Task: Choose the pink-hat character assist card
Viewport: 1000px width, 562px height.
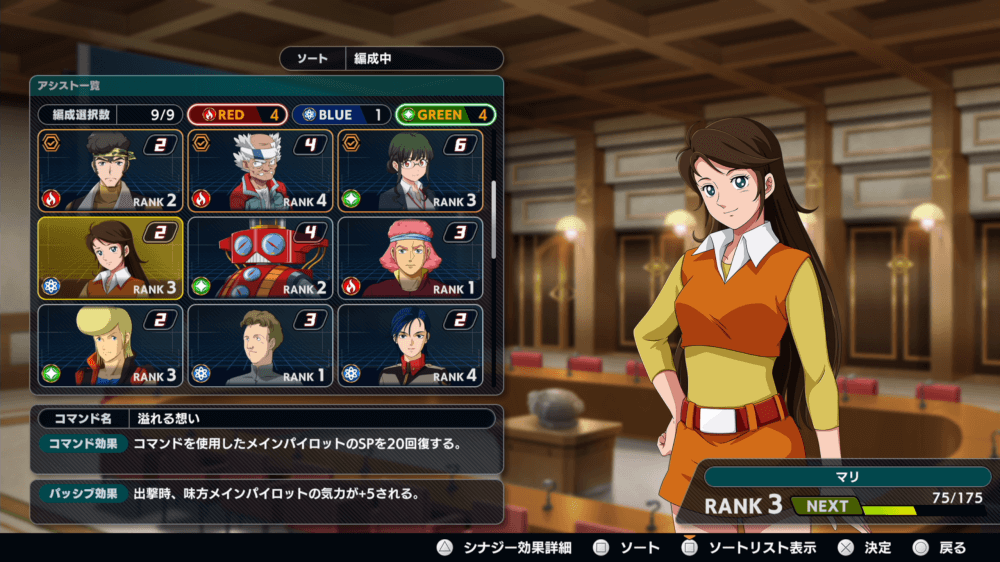Action: coord(410,258)
